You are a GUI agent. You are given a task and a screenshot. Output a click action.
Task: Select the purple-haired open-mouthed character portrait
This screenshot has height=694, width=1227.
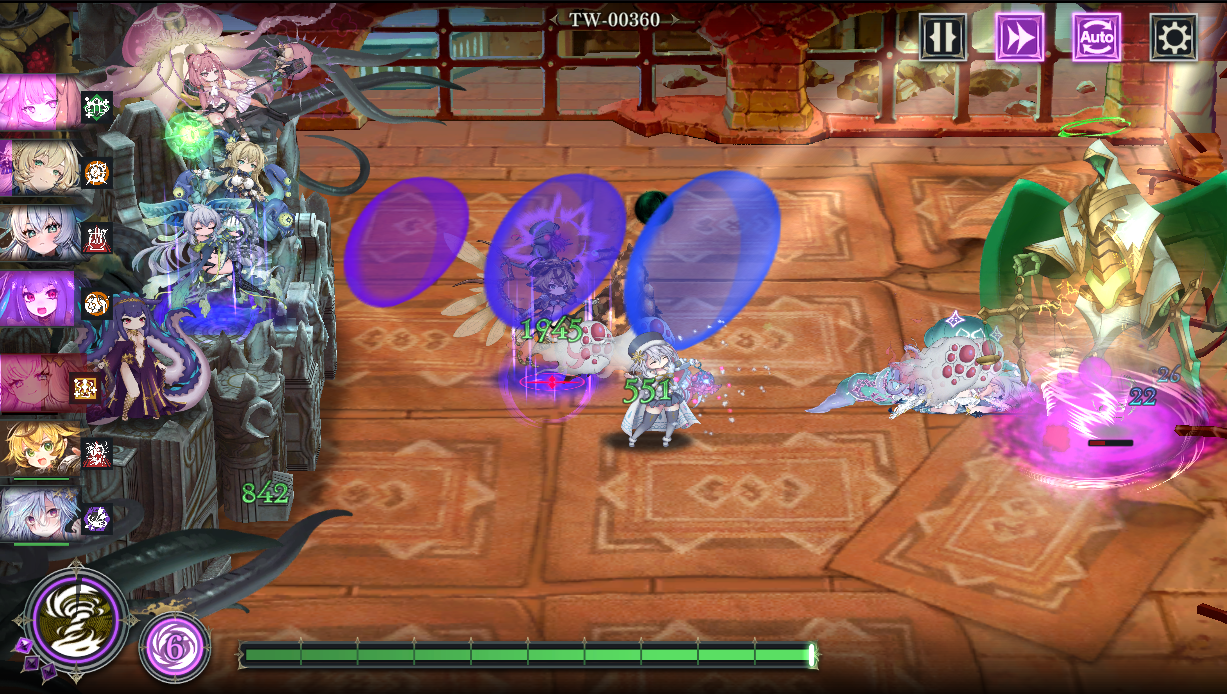coord(40,299)
